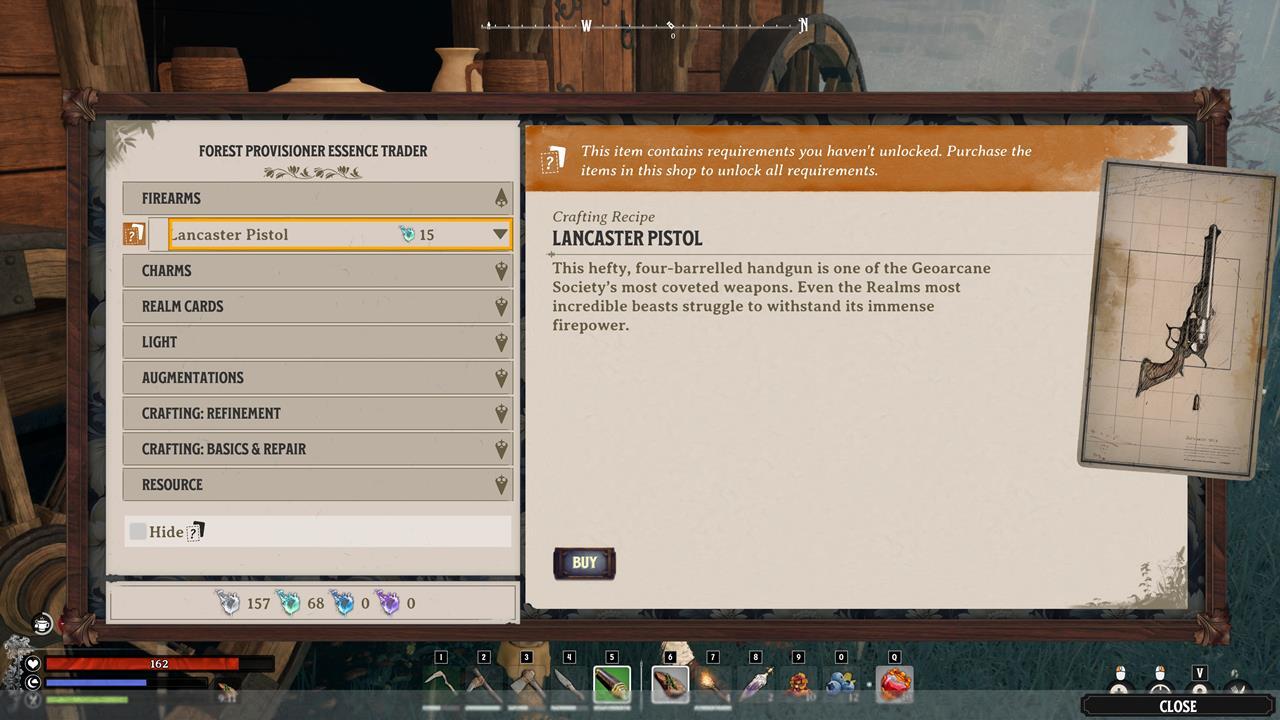The width and height of the screenshot is (1280, 720).
Task: Select the knife in hotbar slot 4
Action: (x=569, y=685)
